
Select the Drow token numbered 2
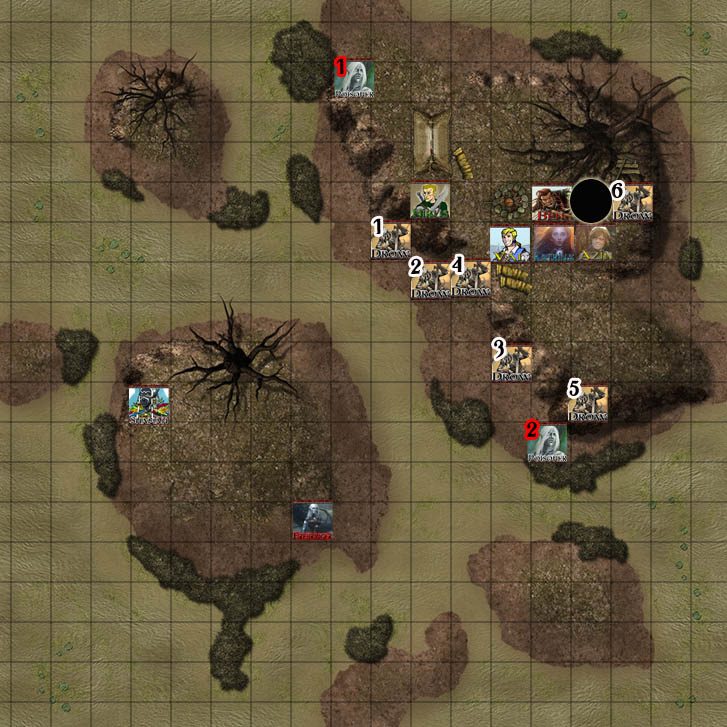click(430, 281)
